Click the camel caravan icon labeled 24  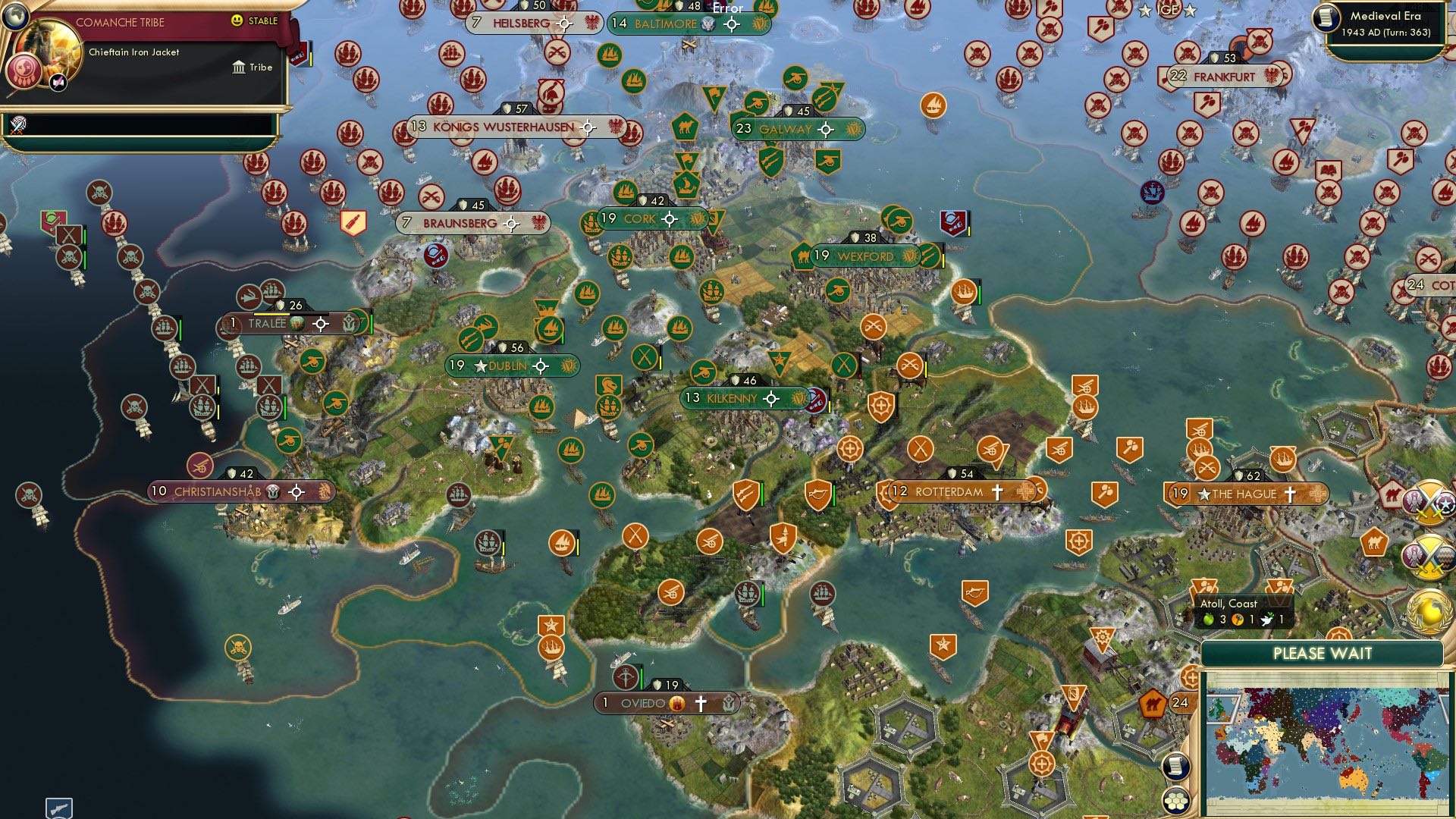tap(1153, 703)
